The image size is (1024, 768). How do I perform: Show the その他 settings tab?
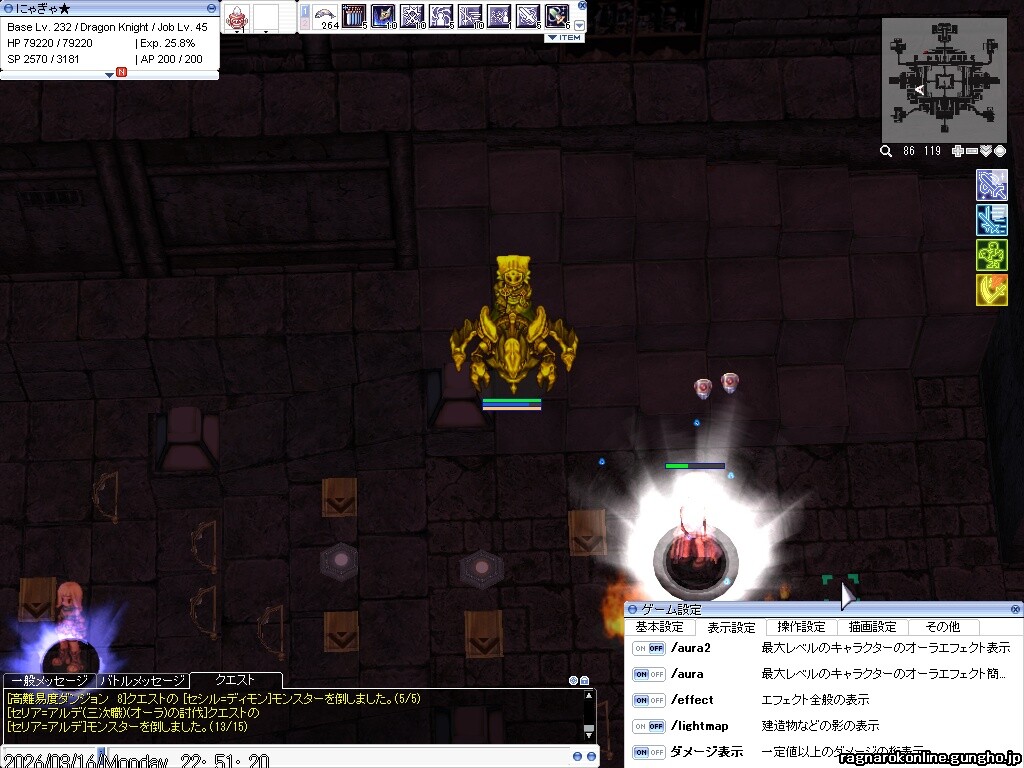pyautogui.click(x=942, y=627)
